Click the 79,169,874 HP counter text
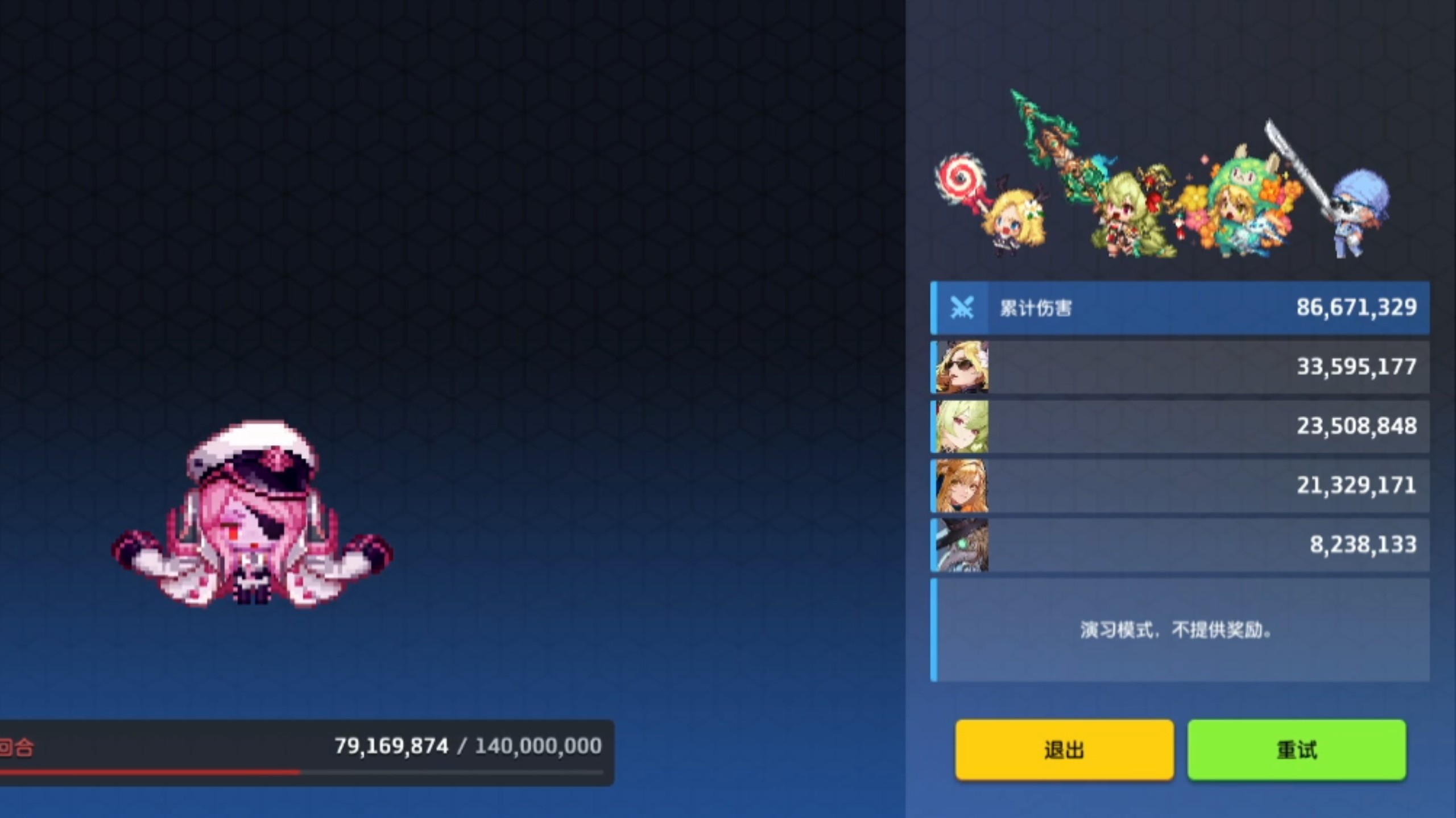1456x818 pixels. coord(391,746)
